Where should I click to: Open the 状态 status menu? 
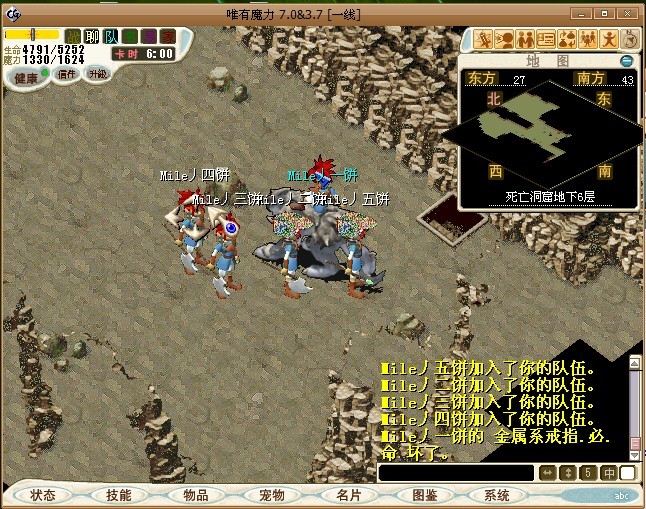click(43, 495)
